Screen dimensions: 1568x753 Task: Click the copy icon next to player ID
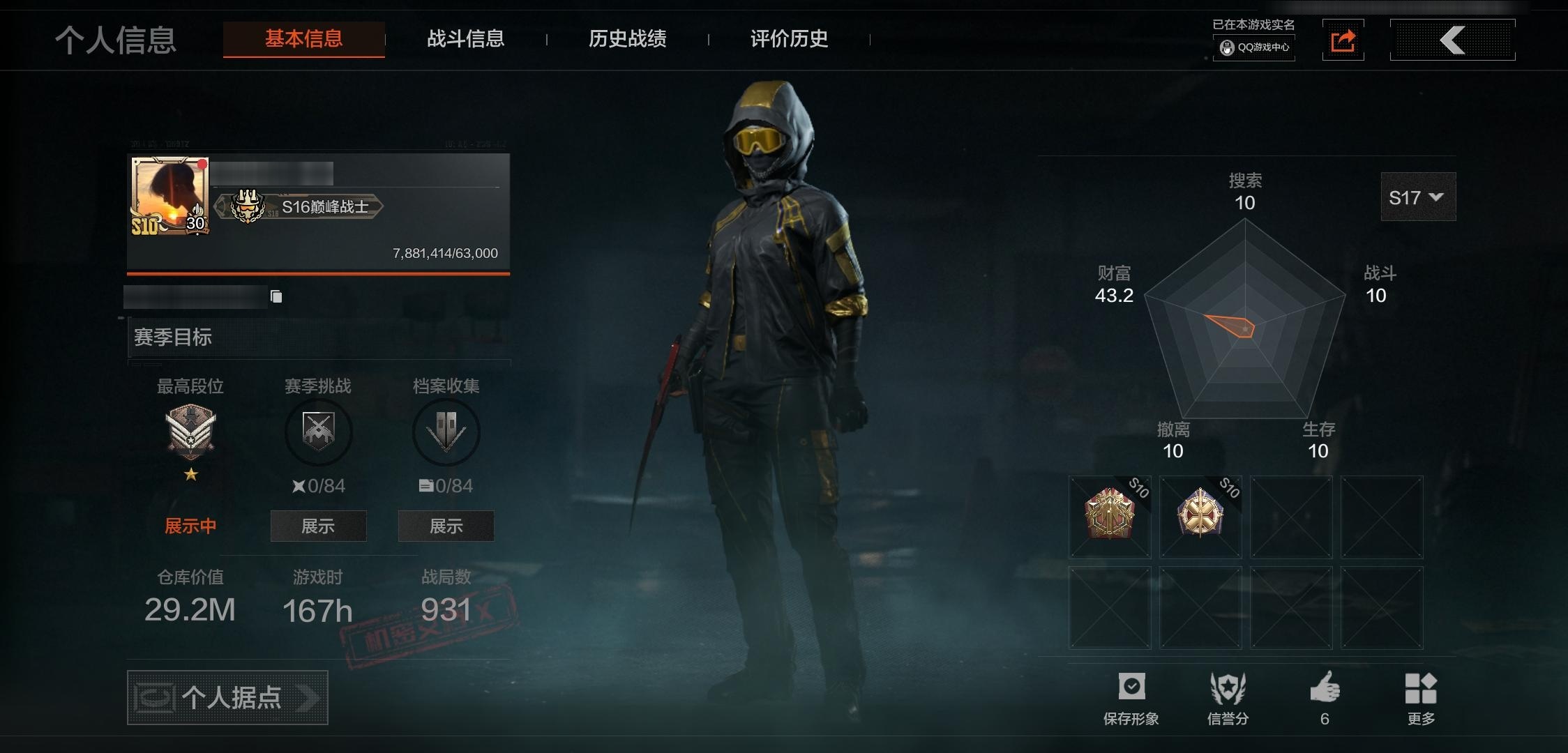pos(276,296)
